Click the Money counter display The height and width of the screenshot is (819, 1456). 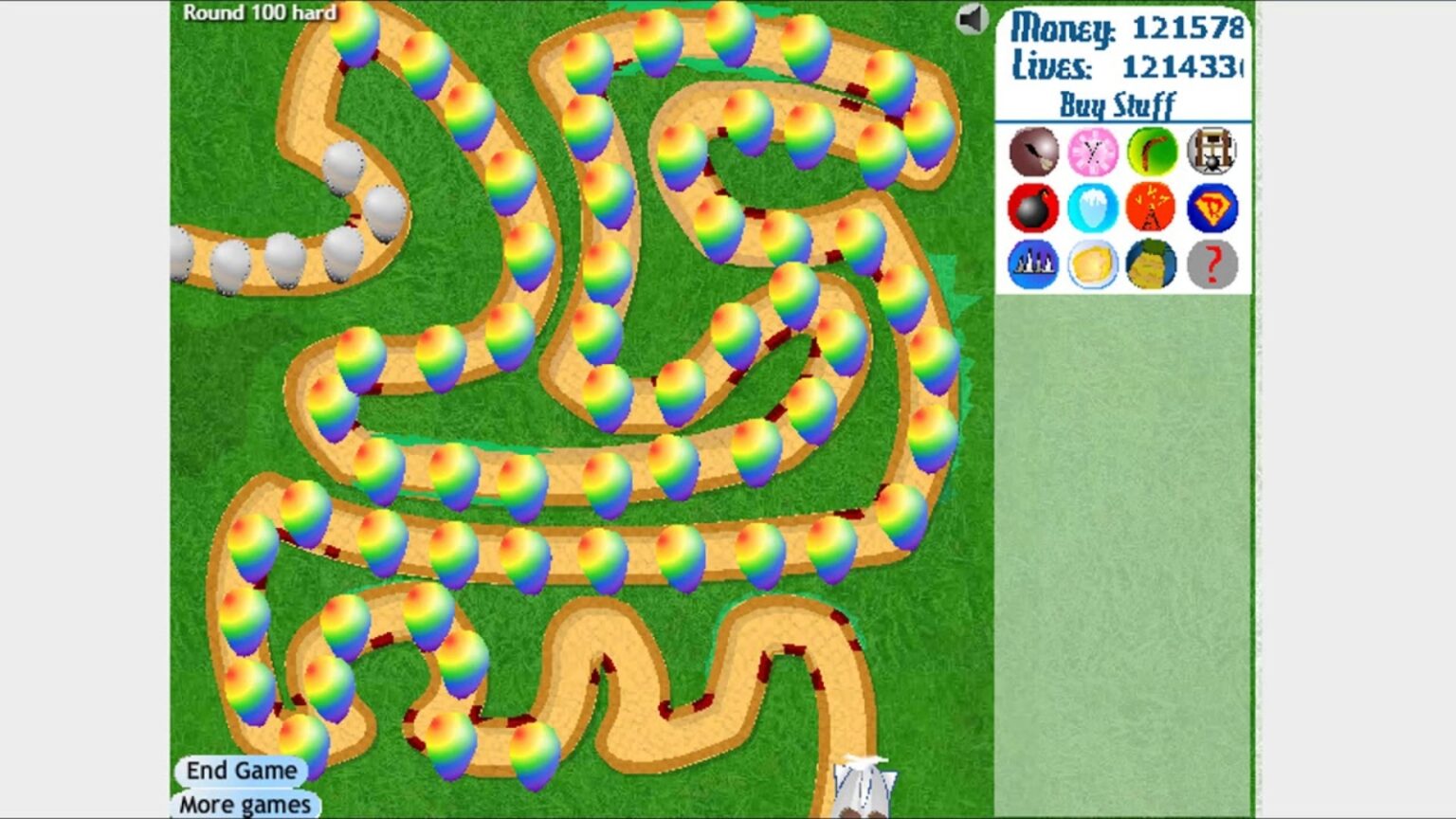click(1123, 27)
